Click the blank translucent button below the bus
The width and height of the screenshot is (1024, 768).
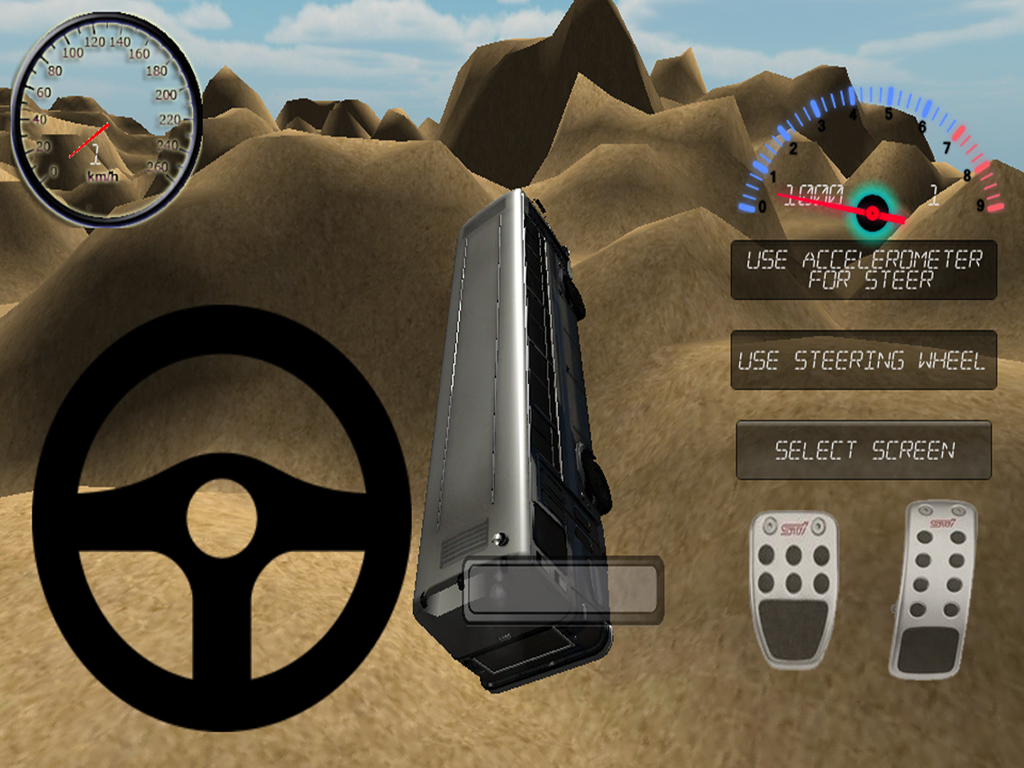pos(563,590)
